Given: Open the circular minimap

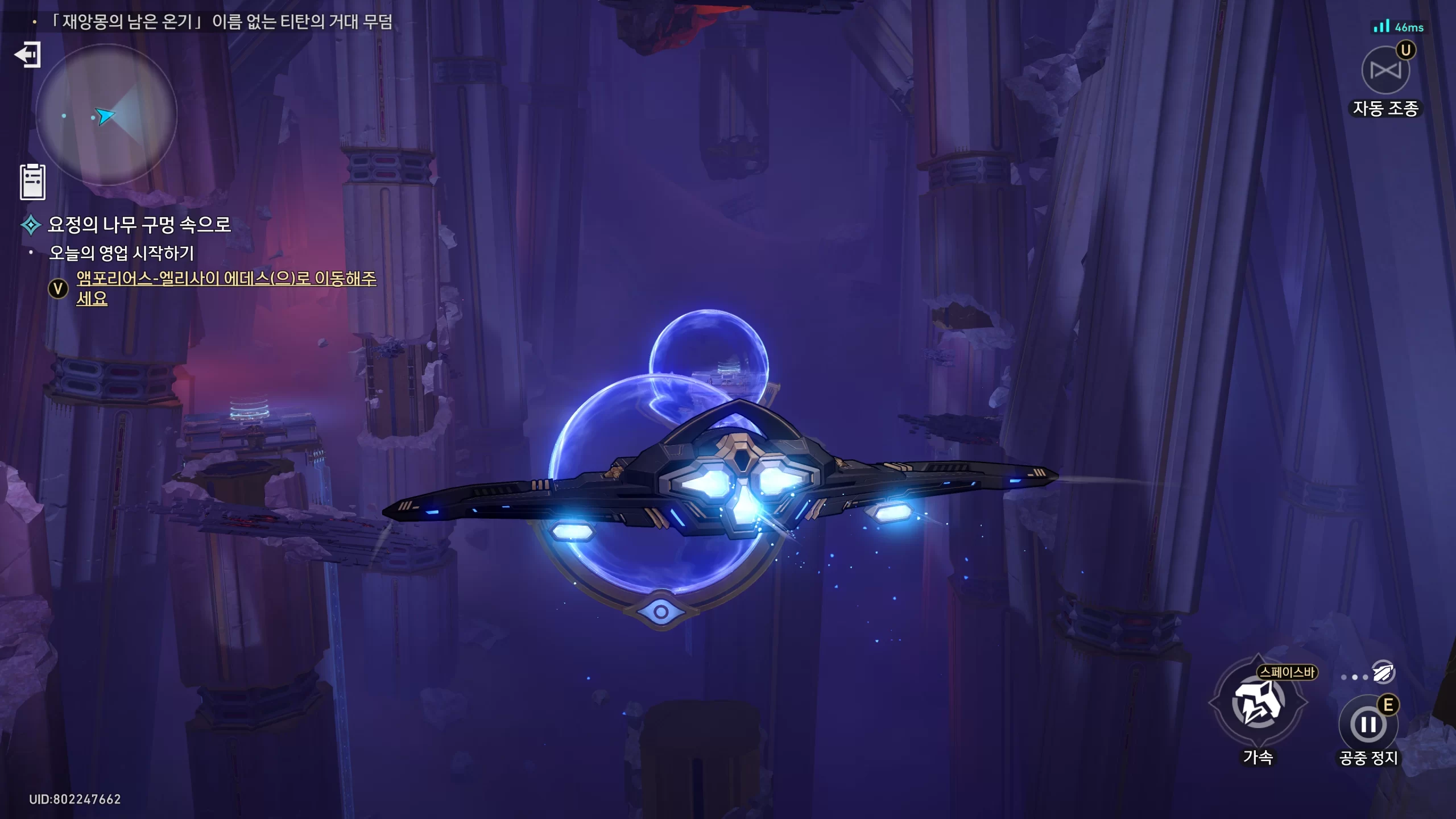Looking at the screenshot, I should pos(106,115).
